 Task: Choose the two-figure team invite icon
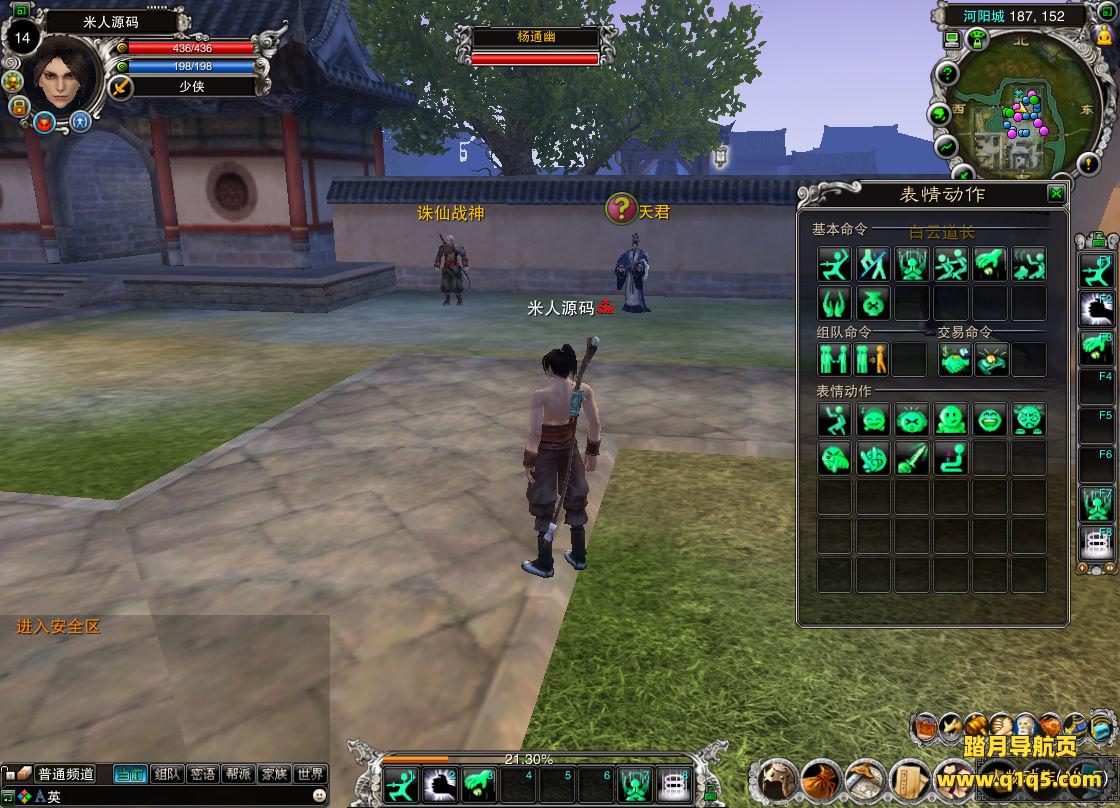point(834,359)
